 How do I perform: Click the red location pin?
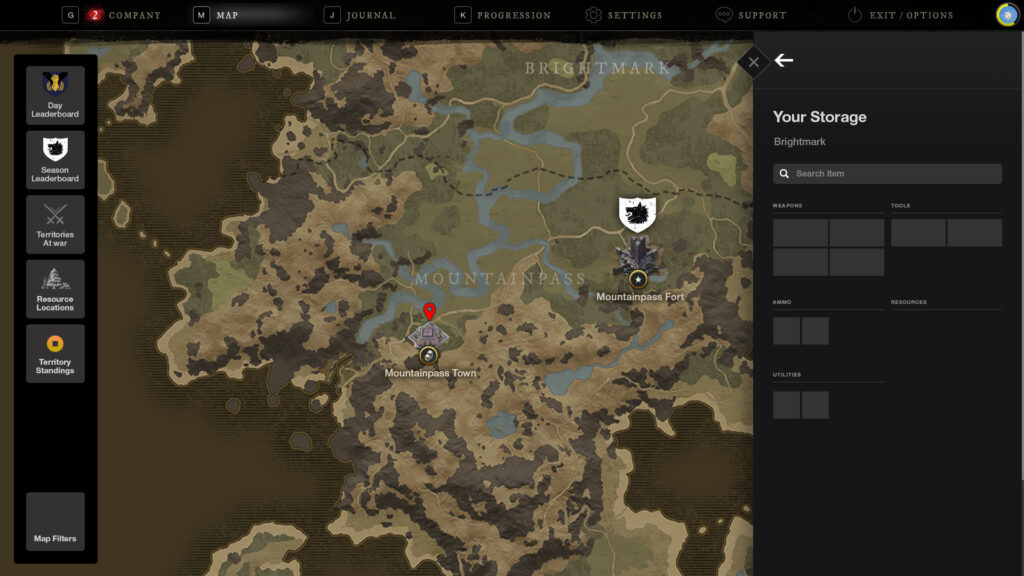(x=429, y=310)
